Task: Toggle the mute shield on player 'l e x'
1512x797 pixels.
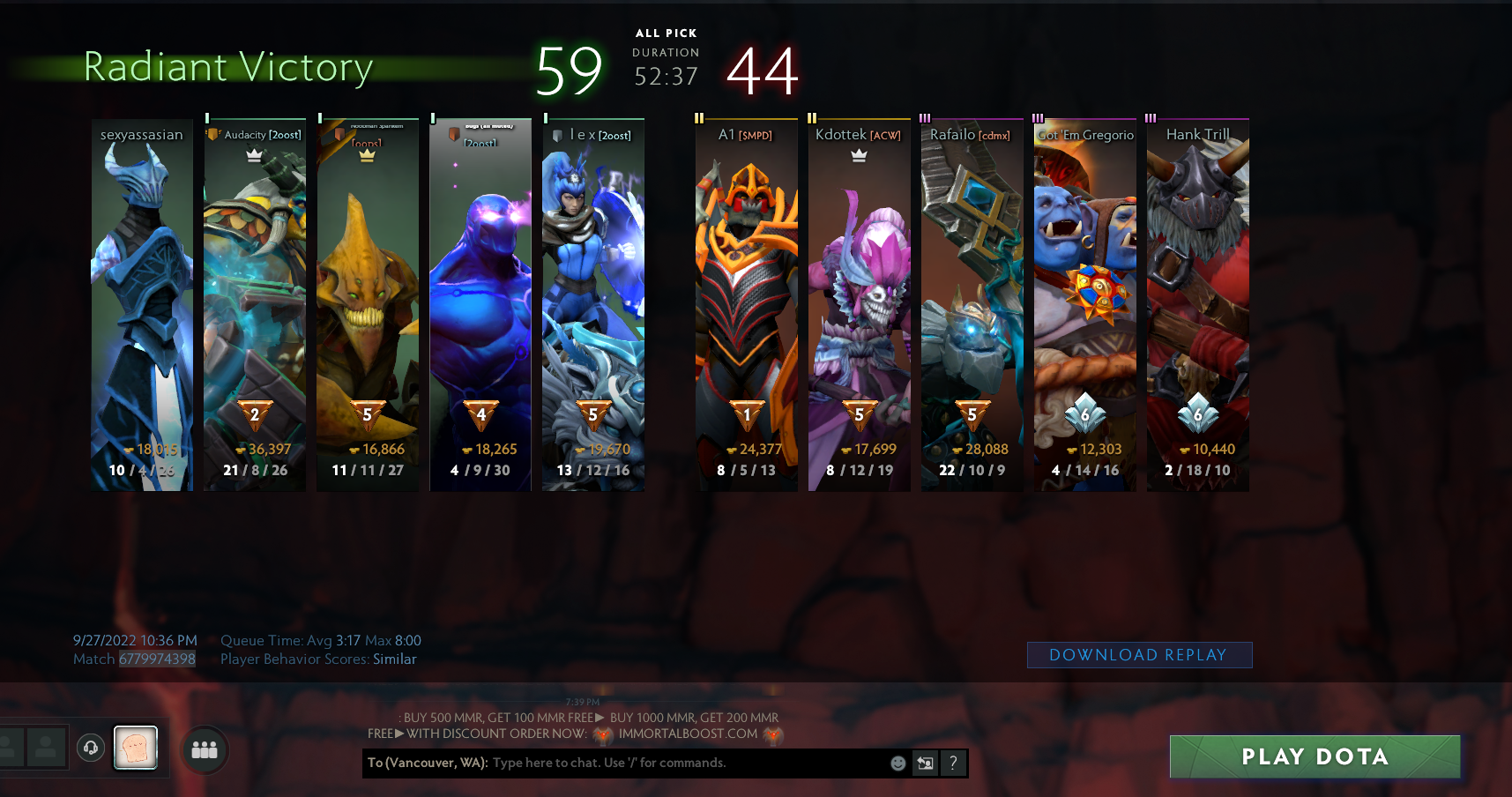Action: tap(555, 134)
